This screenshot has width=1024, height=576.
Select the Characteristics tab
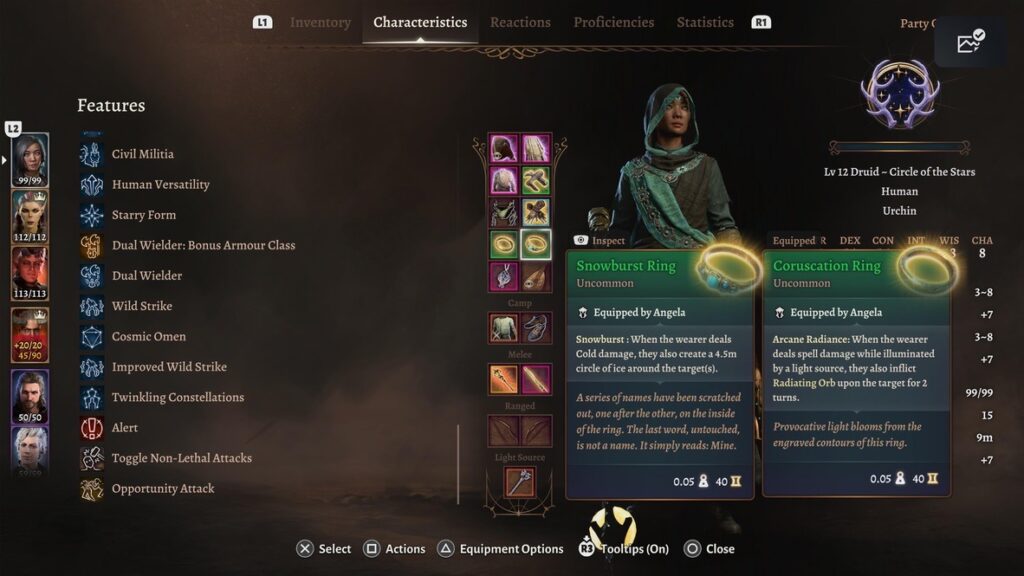coord(420,22)
